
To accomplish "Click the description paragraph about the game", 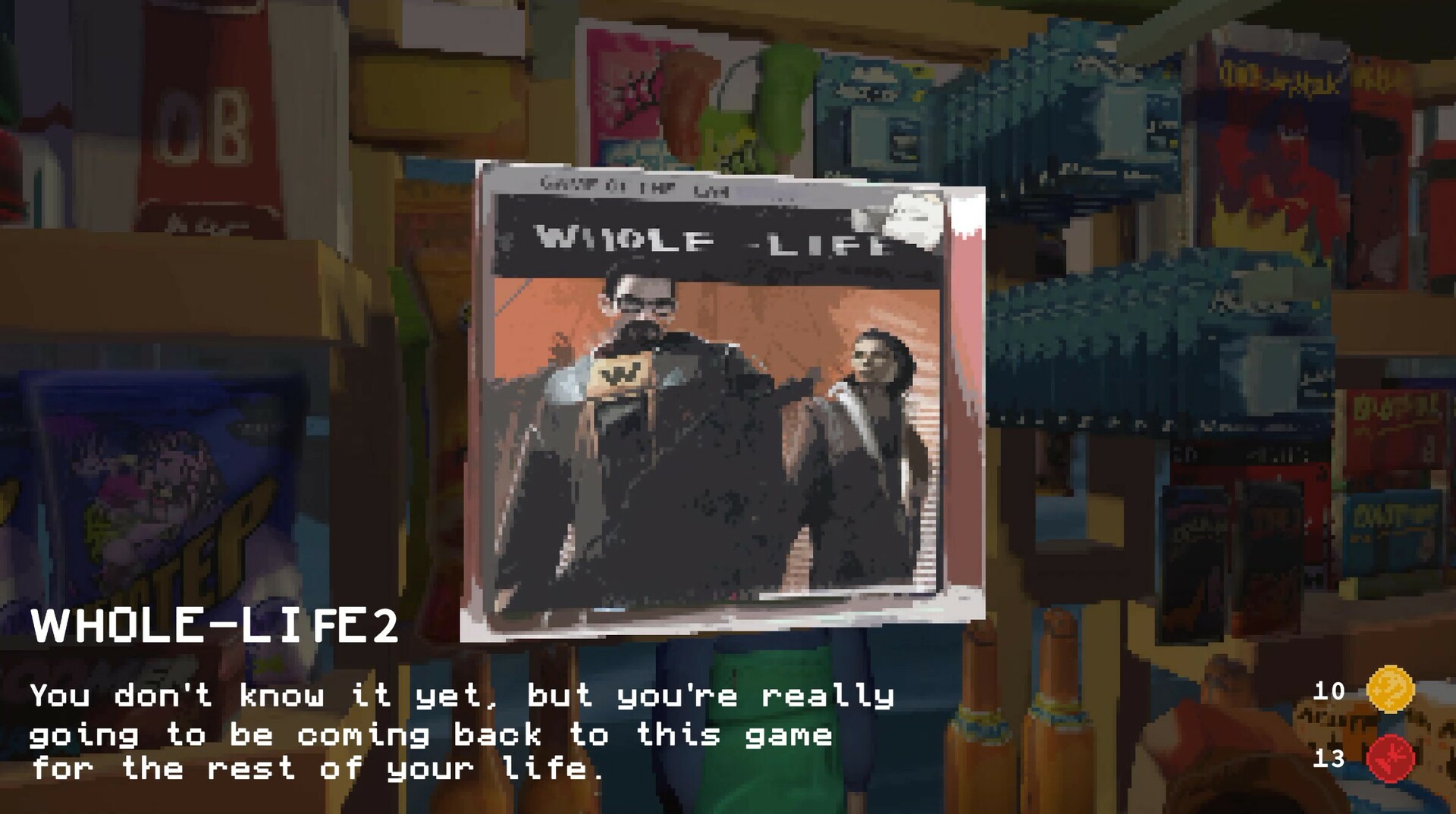I will (455, 731).
